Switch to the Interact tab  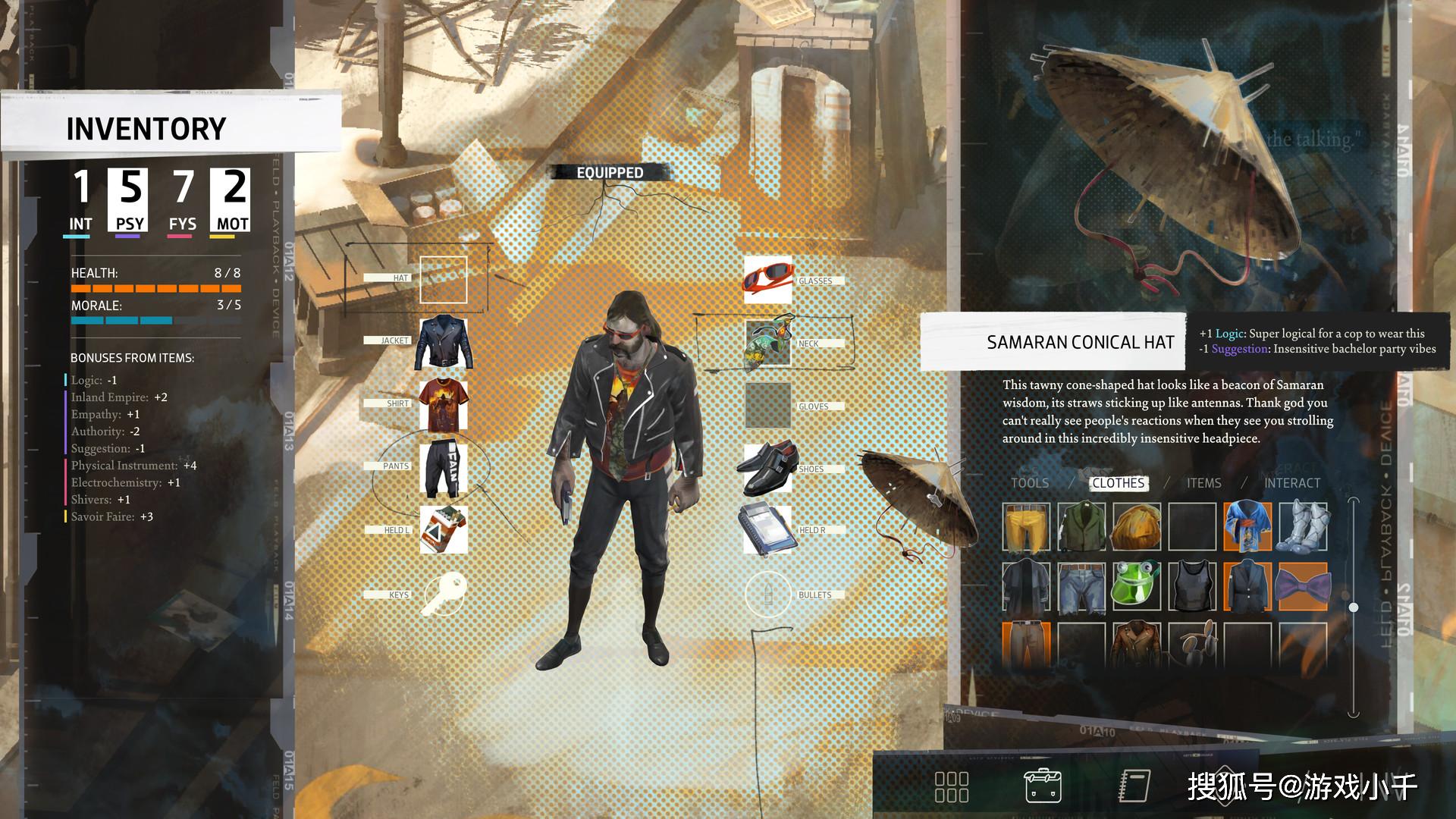click(1291, 483)
